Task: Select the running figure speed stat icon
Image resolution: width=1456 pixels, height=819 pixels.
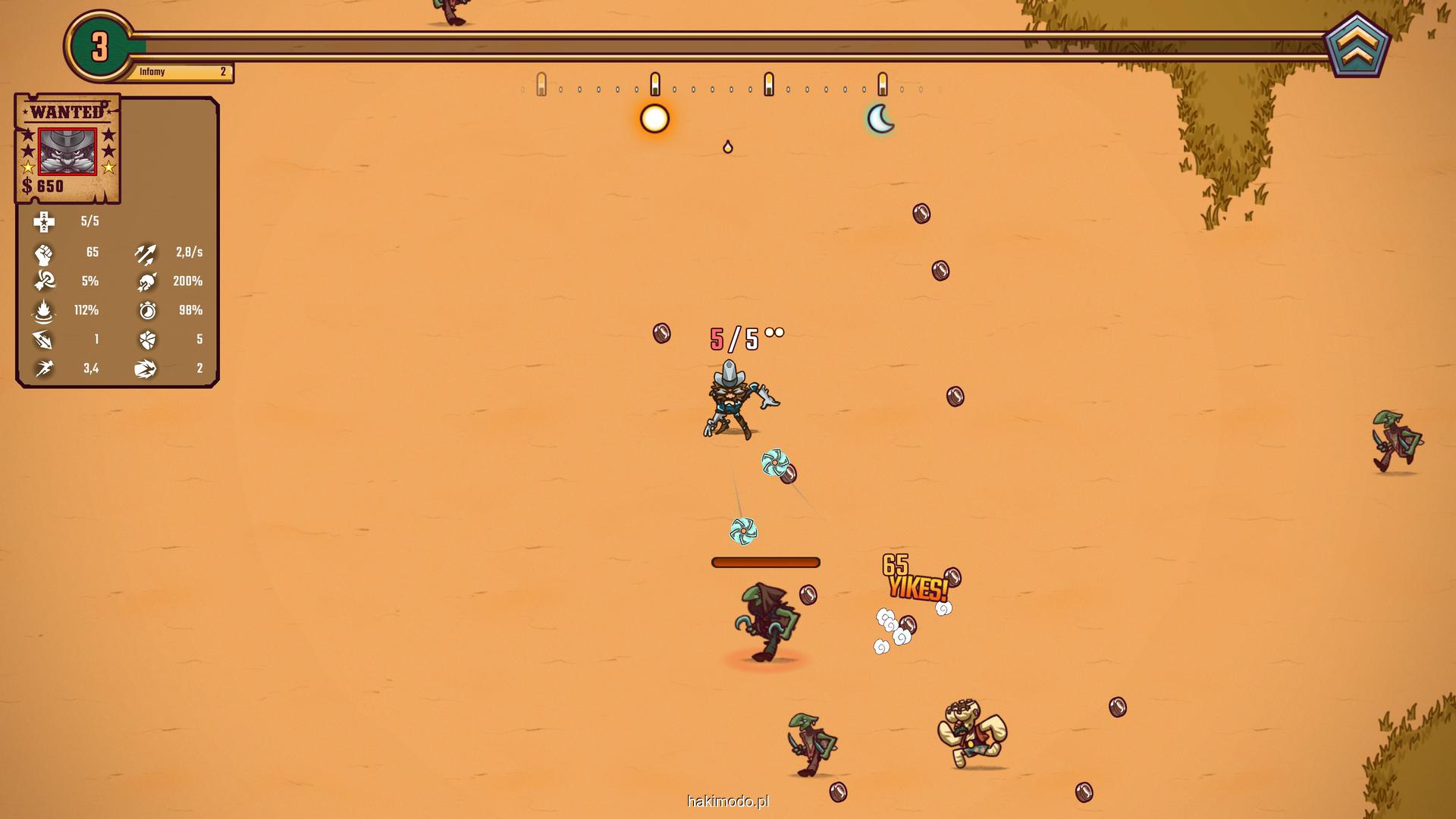Action: coord(44,369)
